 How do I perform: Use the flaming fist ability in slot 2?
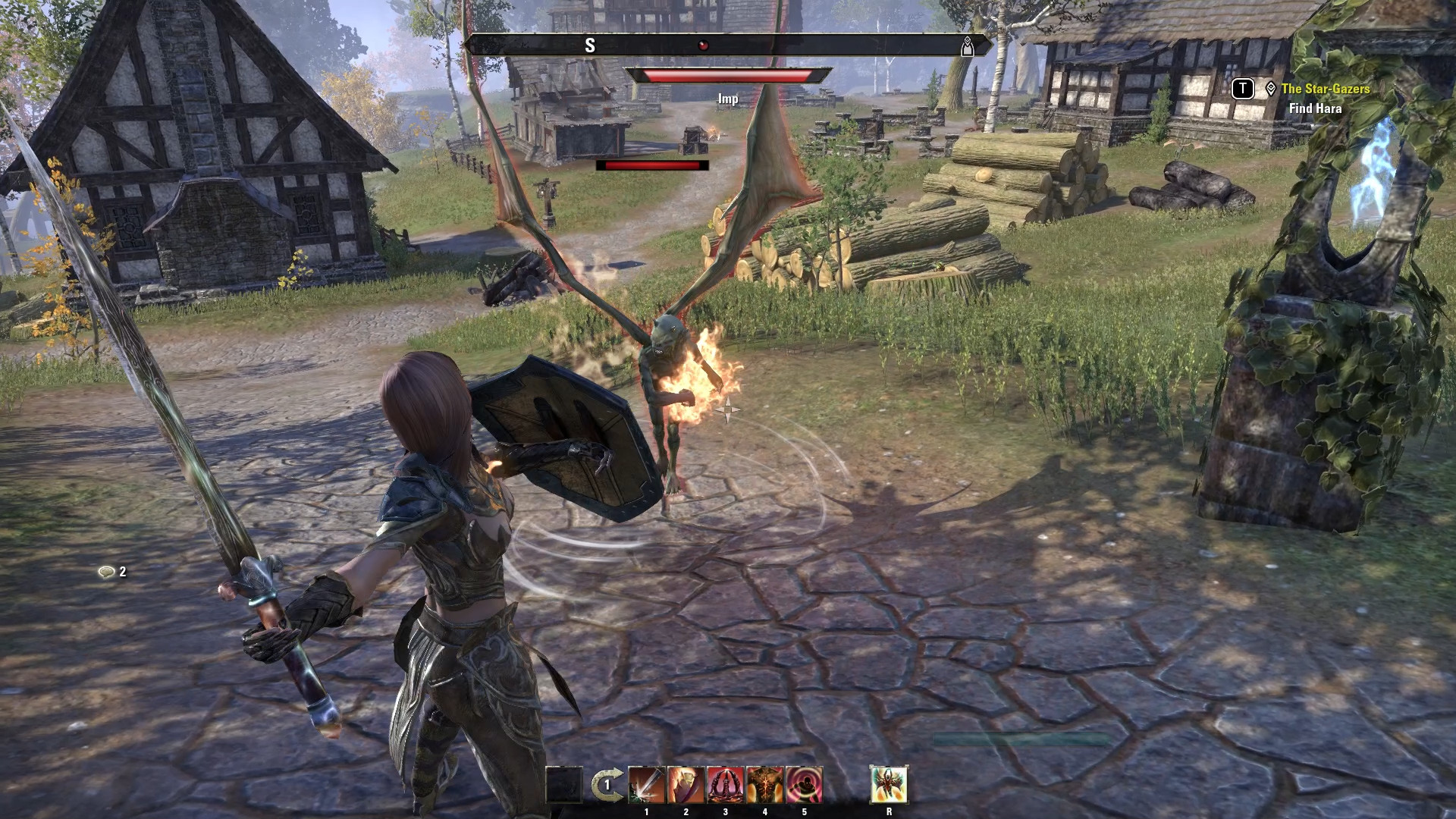pyautogui.click(x=686, y=785)
